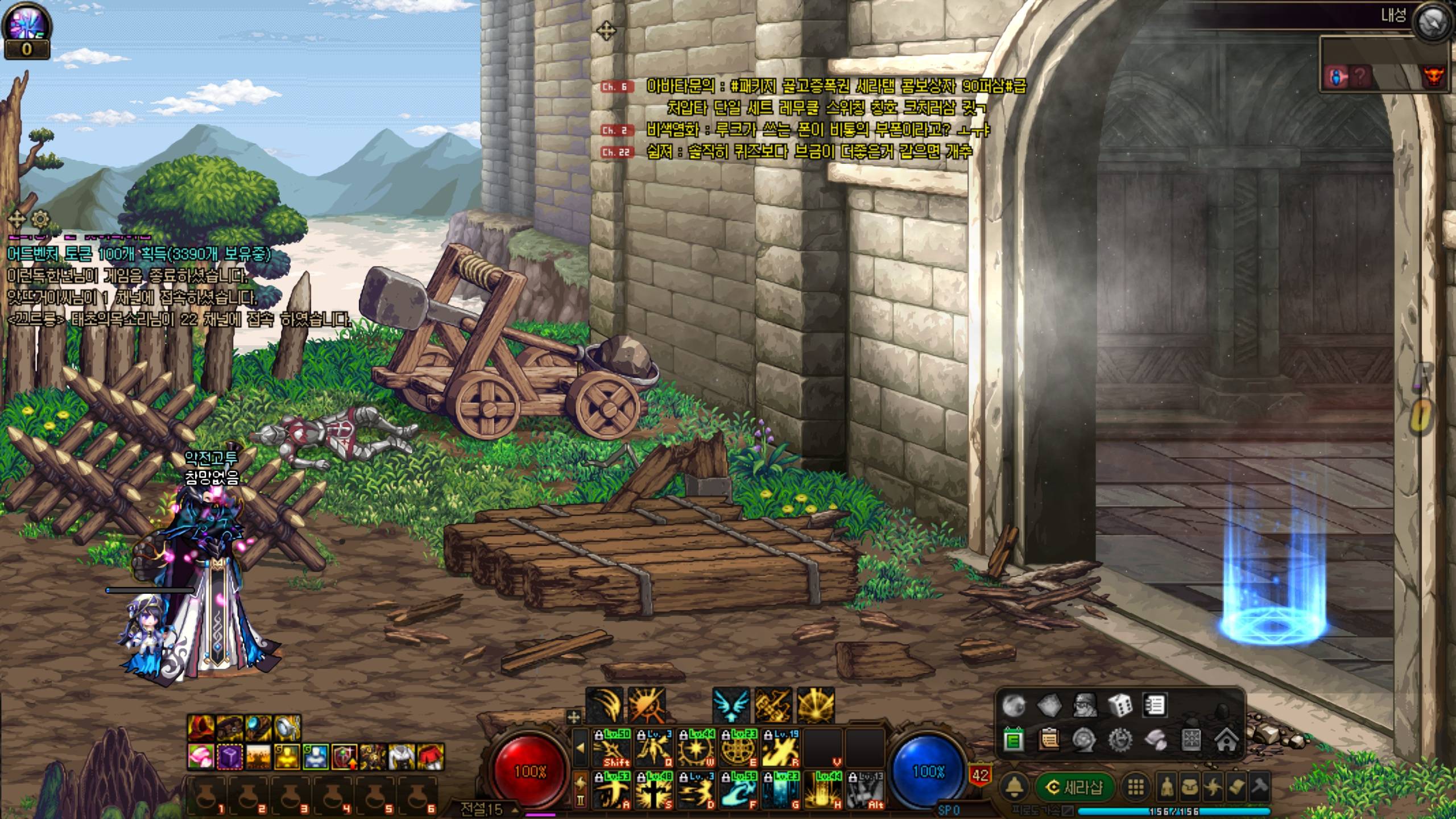Open the inventory bag button
The width and height of the screenshot is (1456, 819).
(1190, 787)
